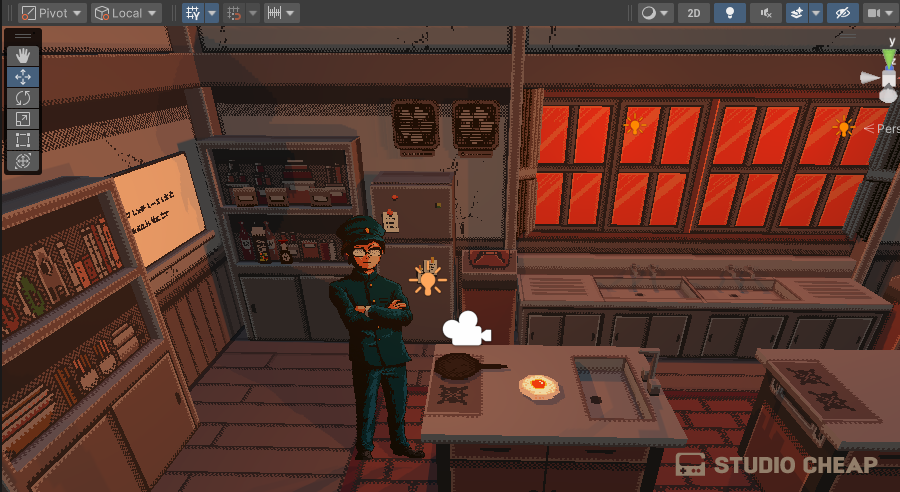Open the draw mode shading dropdown
The image size is (900, 492).
(x=654, y=13)
